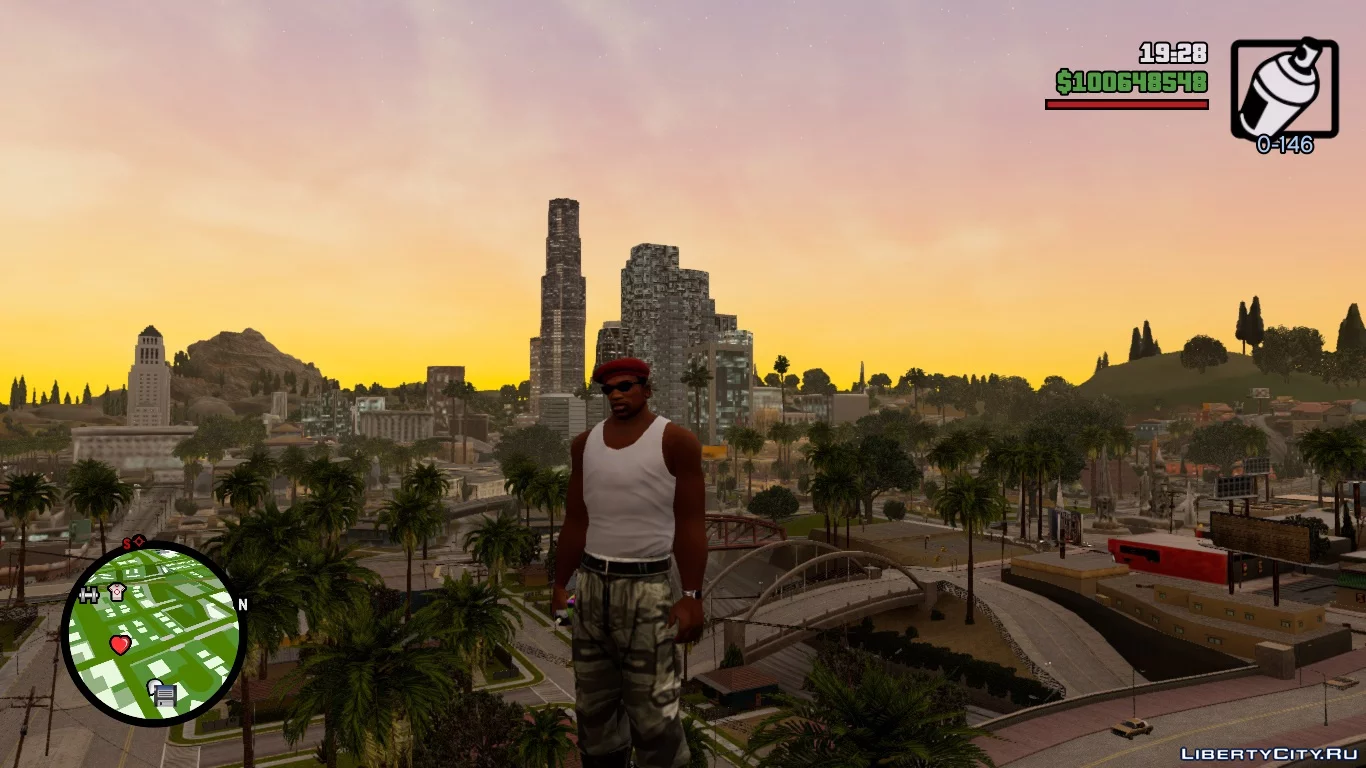
Task: Open the circular radar minimap
Action: 153,632
